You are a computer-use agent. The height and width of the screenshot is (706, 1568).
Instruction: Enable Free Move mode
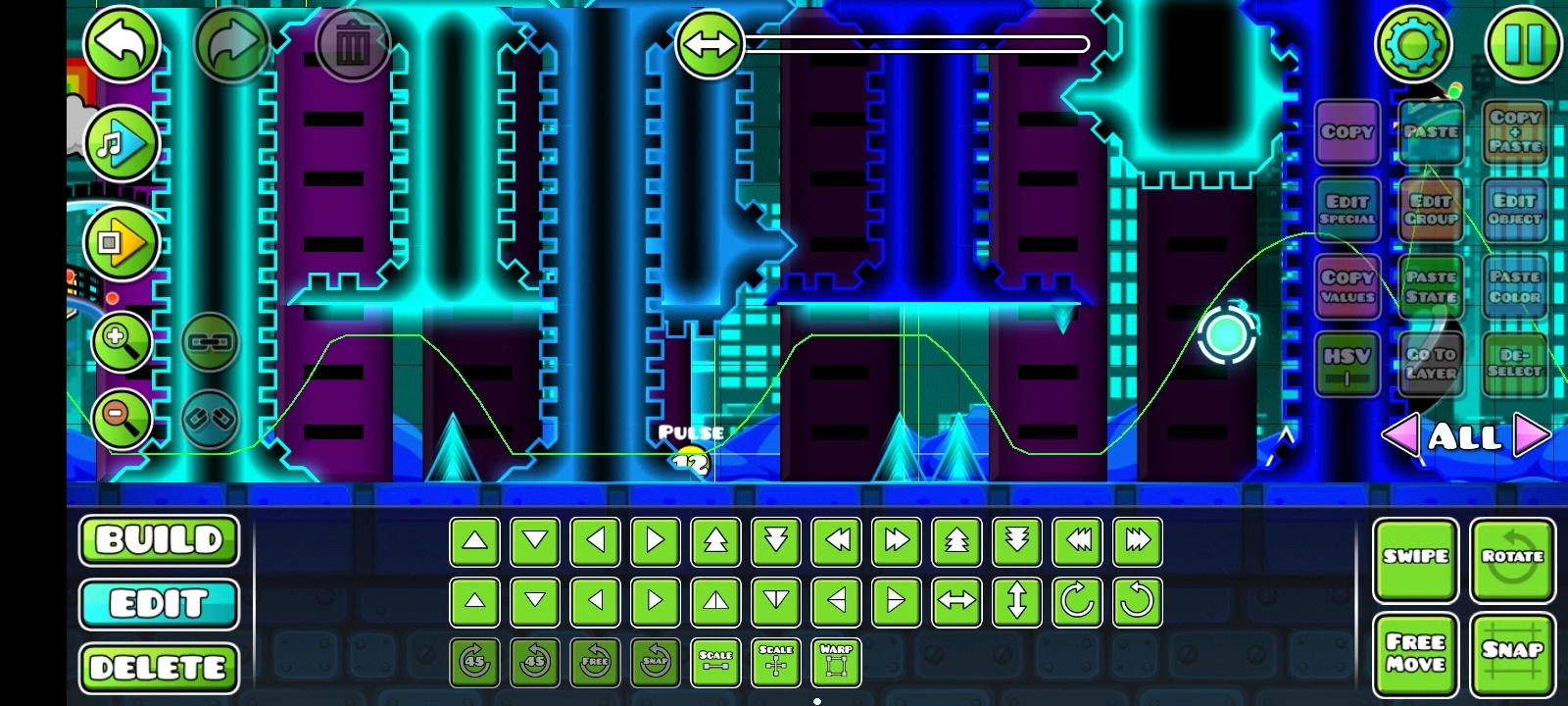pos(1416,650)
